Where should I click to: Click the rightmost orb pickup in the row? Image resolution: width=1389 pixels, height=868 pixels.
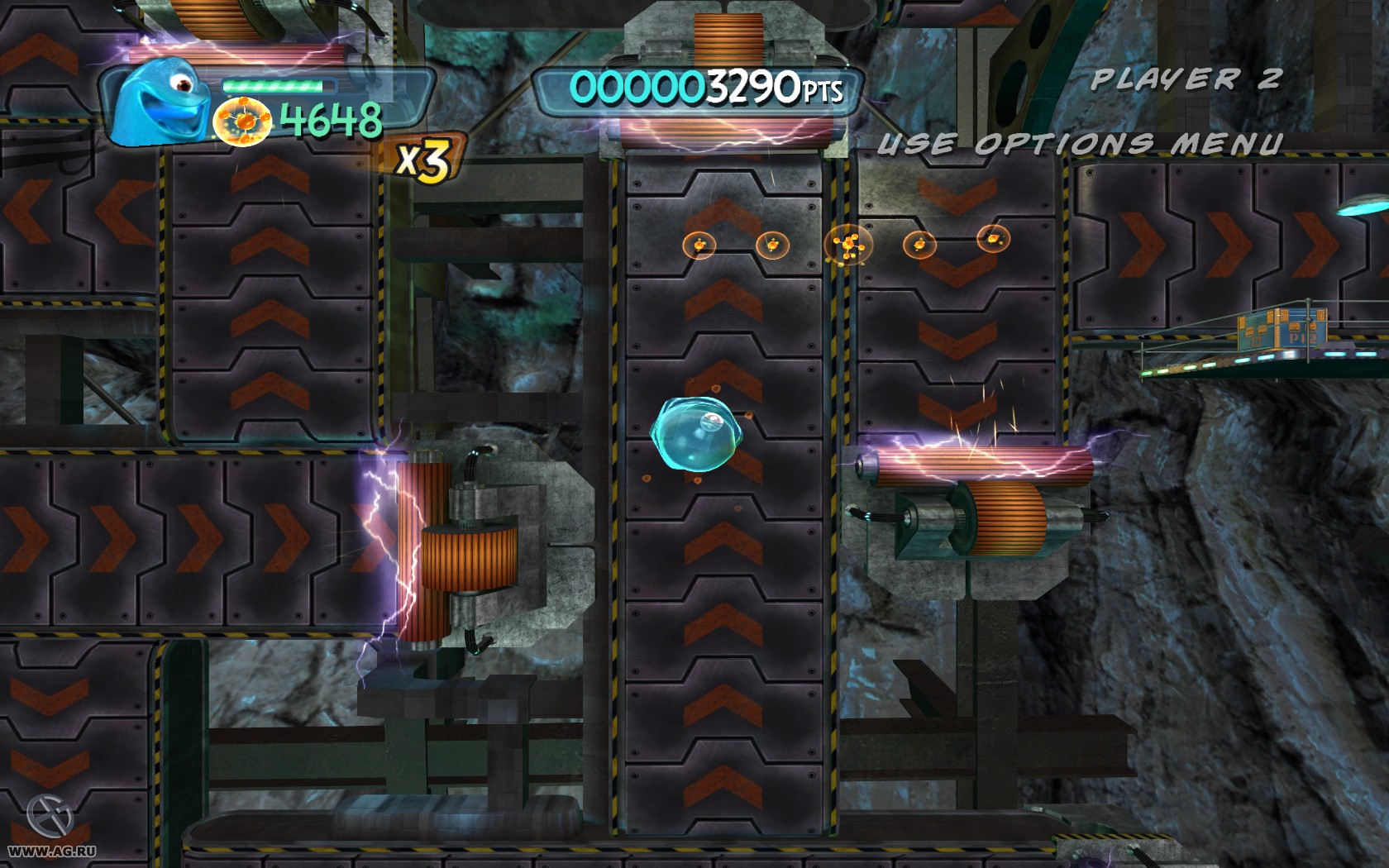click(995, 238)
